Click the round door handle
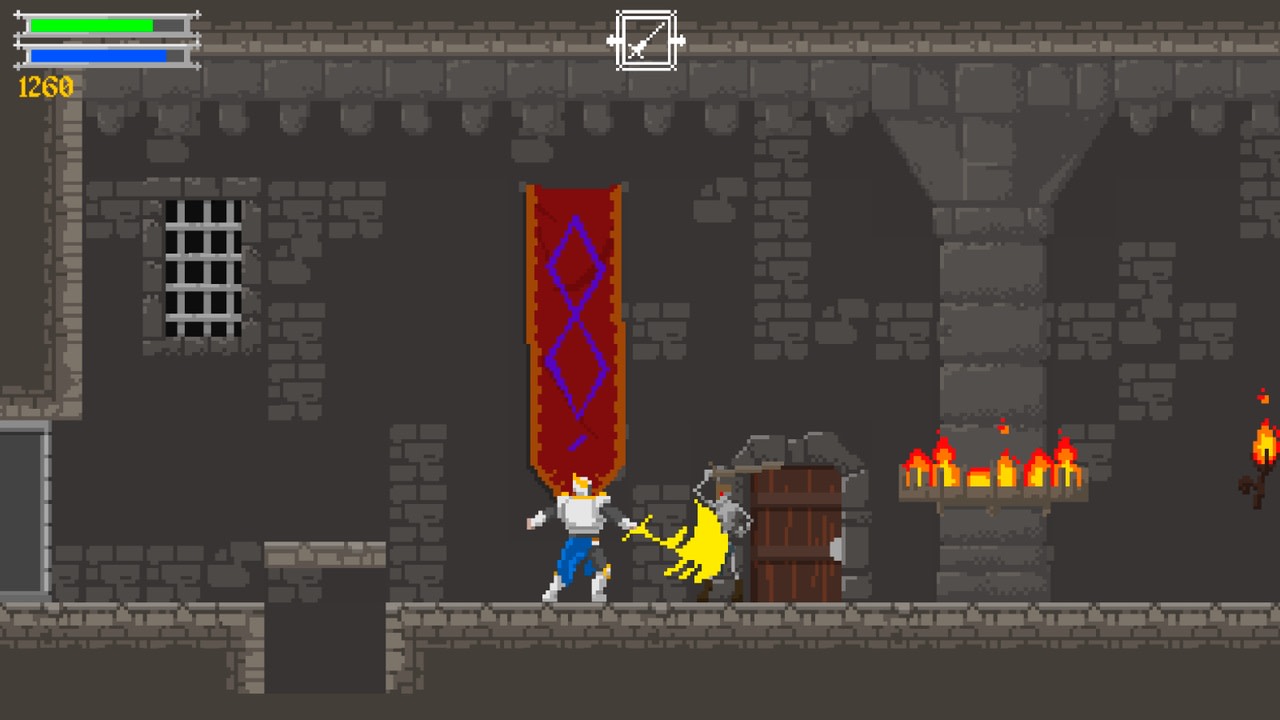The image size is (1280, 720). coord(838,548)
